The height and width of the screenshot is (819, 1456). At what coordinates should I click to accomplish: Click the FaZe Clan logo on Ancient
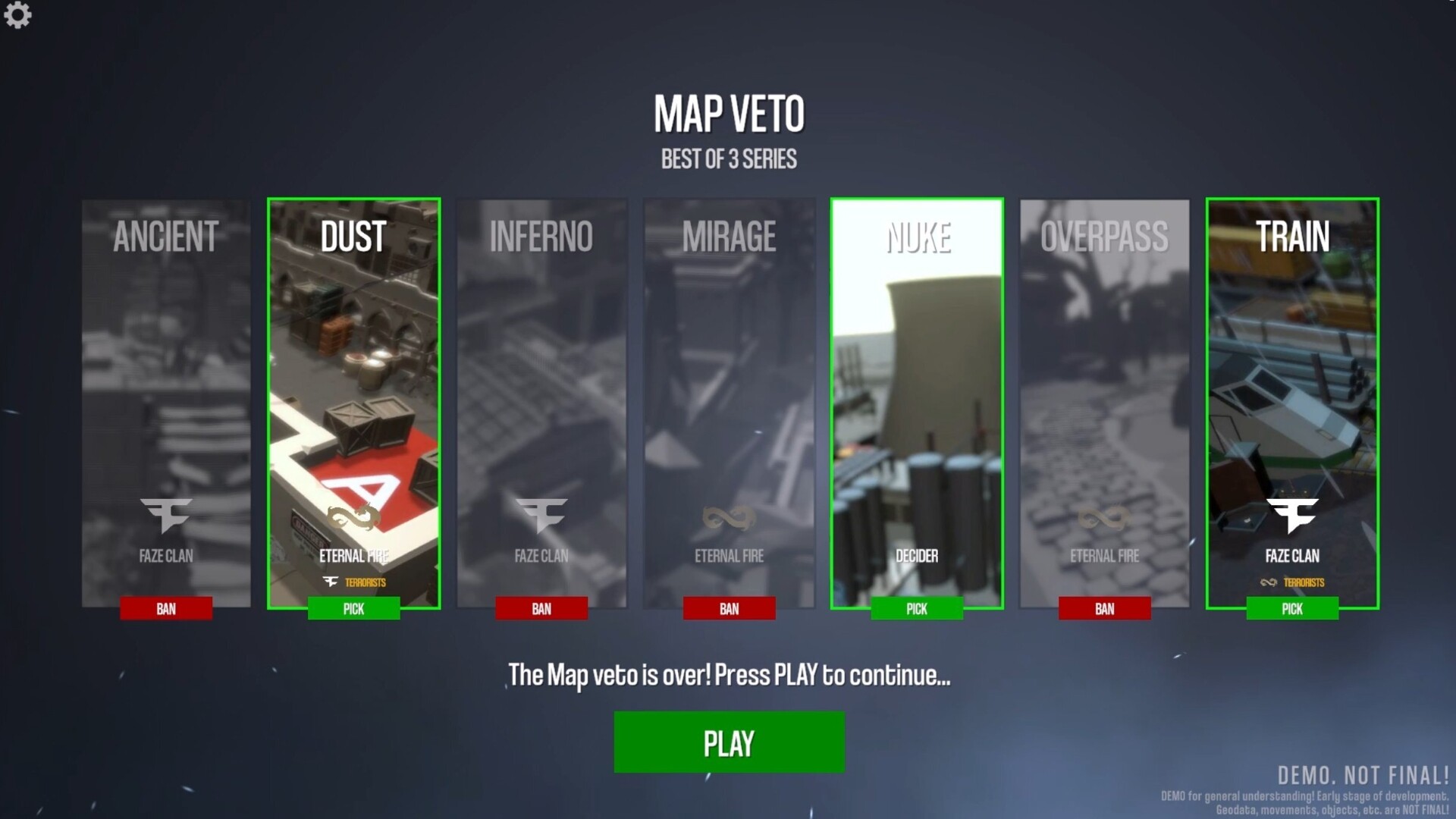tap(166, 516)
